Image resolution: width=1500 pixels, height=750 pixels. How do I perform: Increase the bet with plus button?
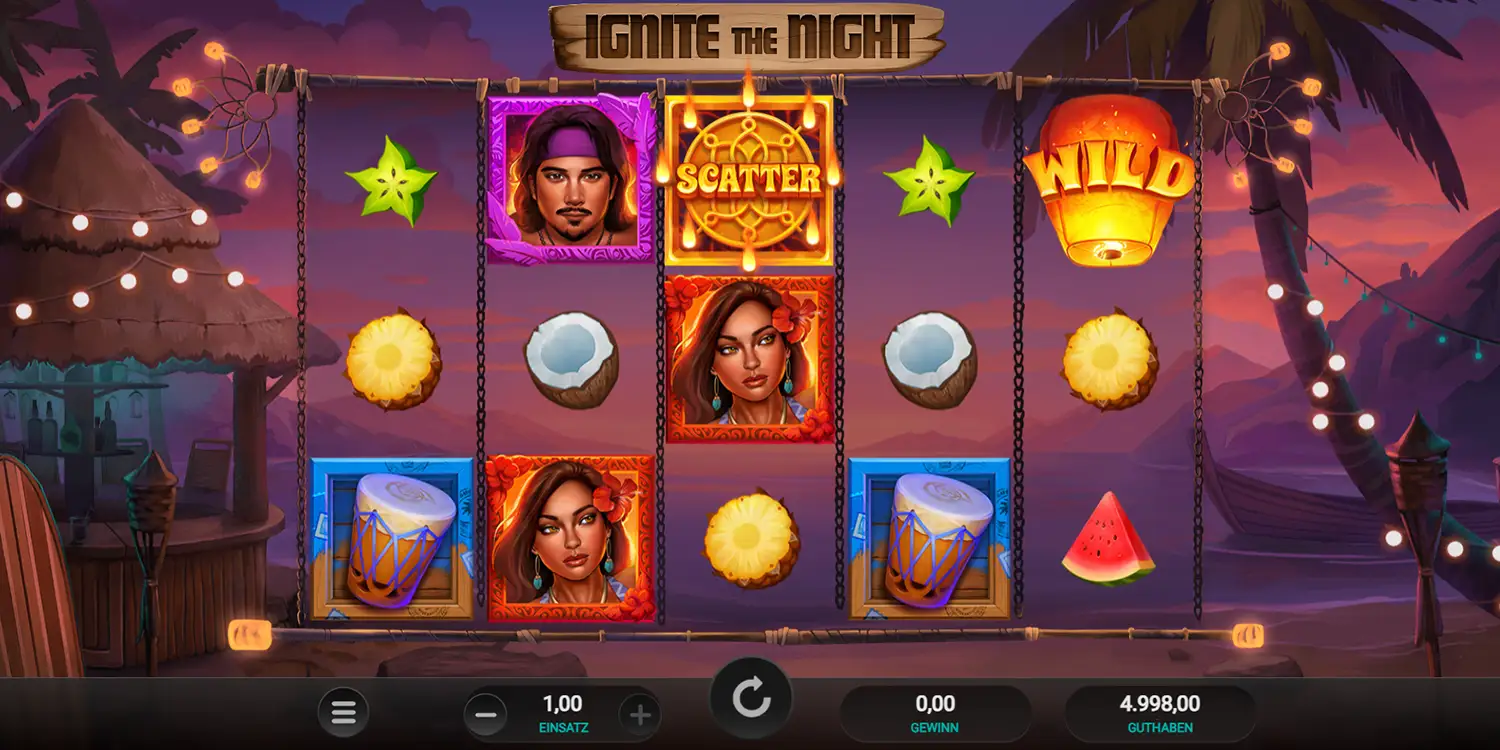(640, 714)
